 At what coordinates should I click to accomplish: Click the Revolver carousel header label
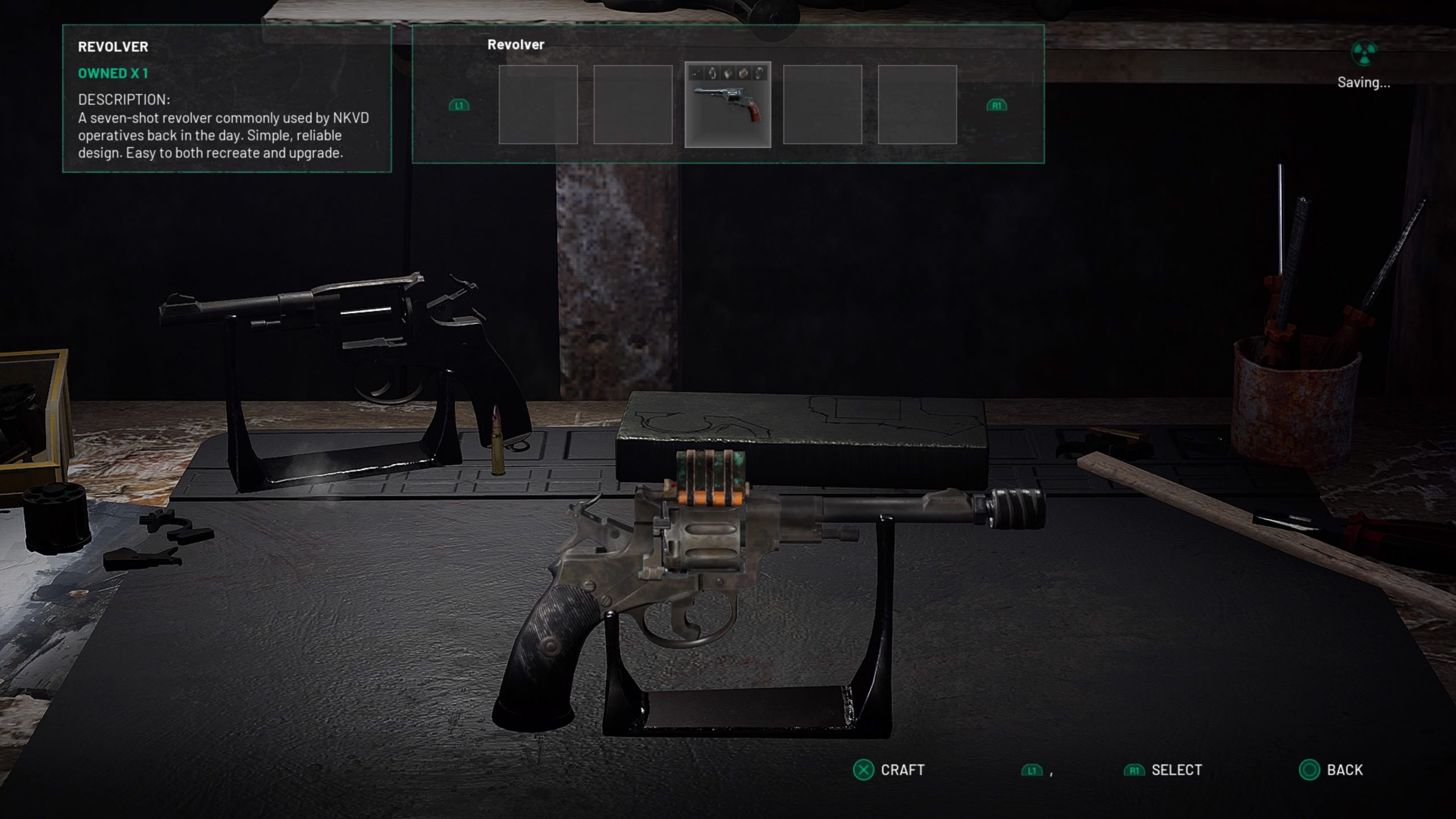[x=515, y=44]
